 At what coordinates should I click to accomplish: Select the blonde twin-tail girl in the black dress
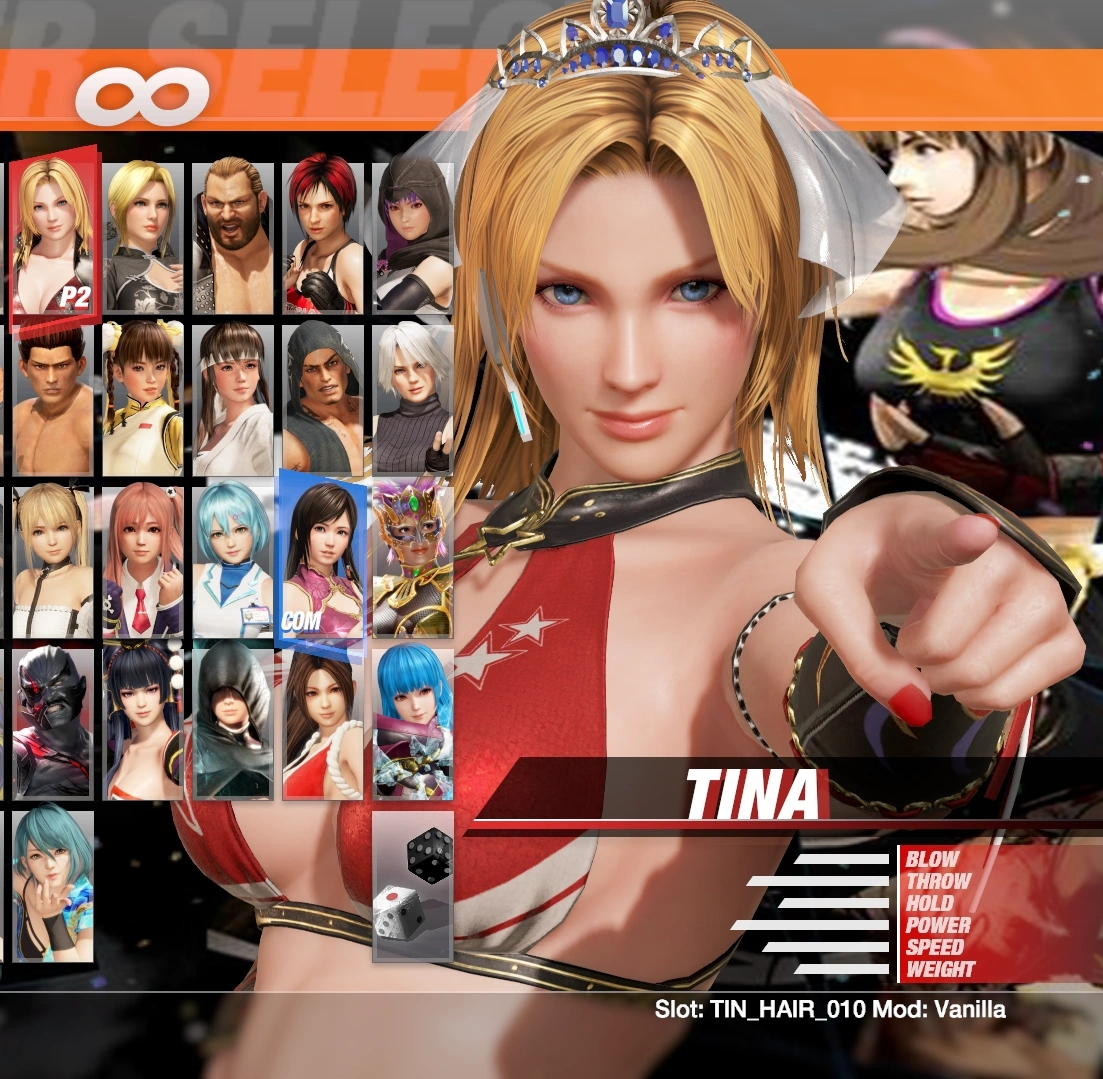pos(53,560)
